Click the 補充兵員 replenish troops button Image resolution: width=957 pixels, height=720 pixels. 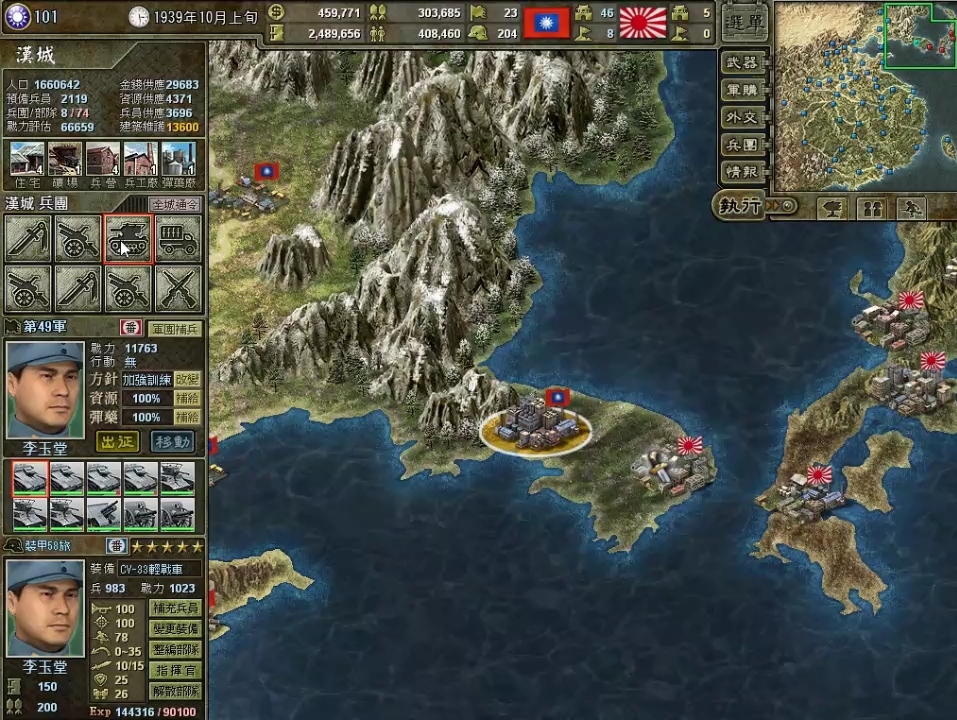[x=175, y=608]
